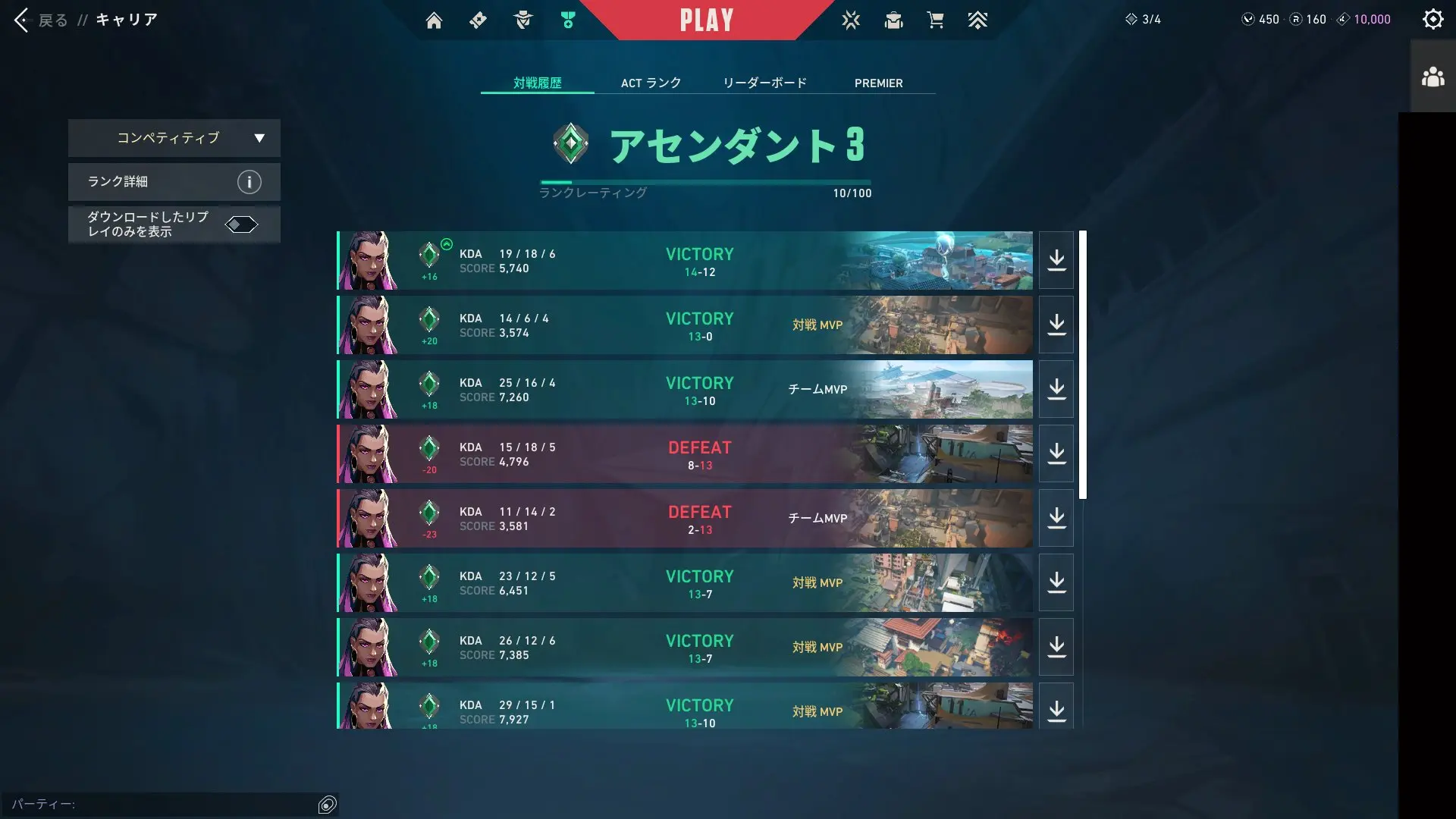Switch to the ACT ランク tab
Screen dimensions: 1456x819
651,83
